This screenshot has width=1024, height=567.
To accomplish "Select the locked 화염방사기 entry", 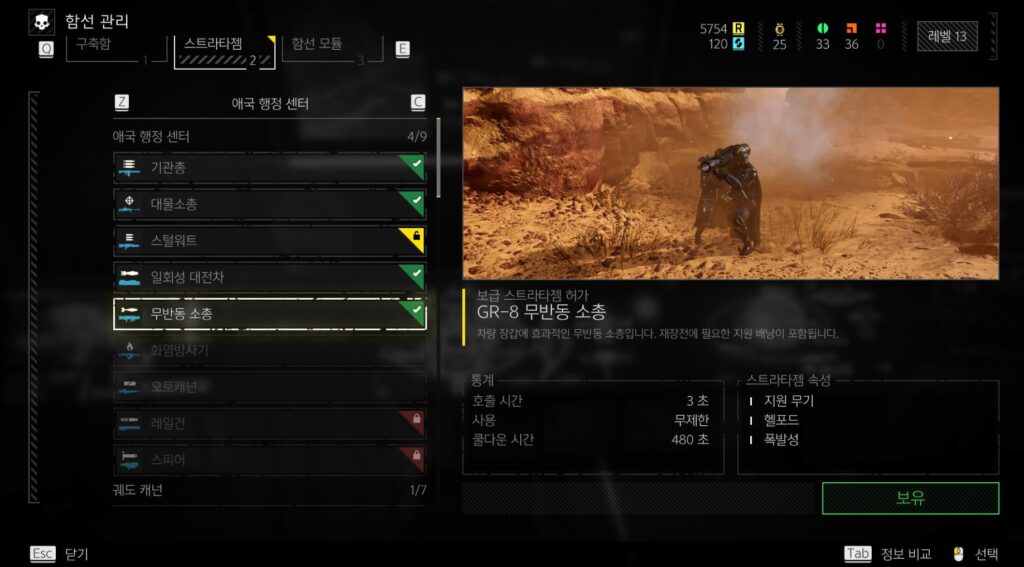I will coord(269,350).
